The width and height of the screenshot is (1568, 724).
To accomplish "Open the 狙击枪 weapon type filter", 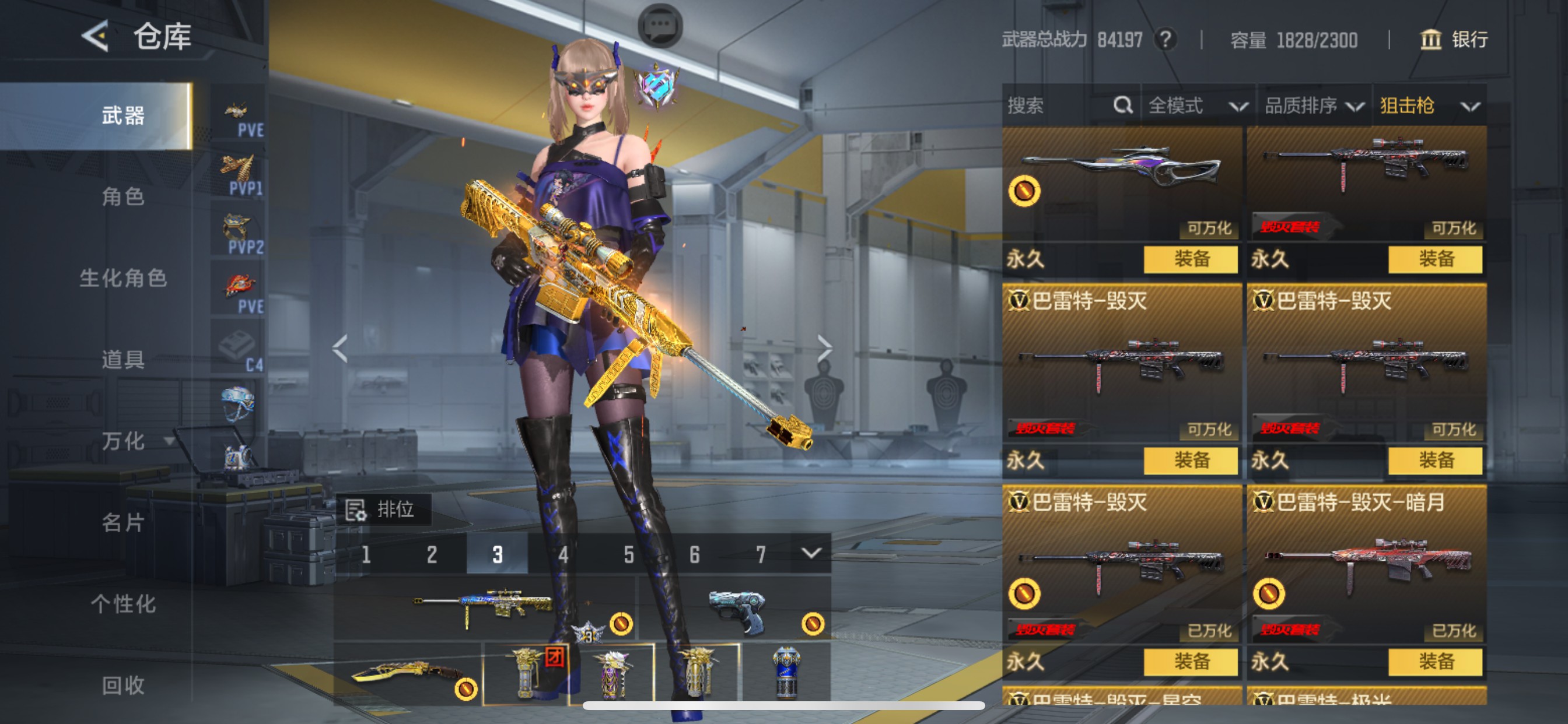I will 1428,106.
